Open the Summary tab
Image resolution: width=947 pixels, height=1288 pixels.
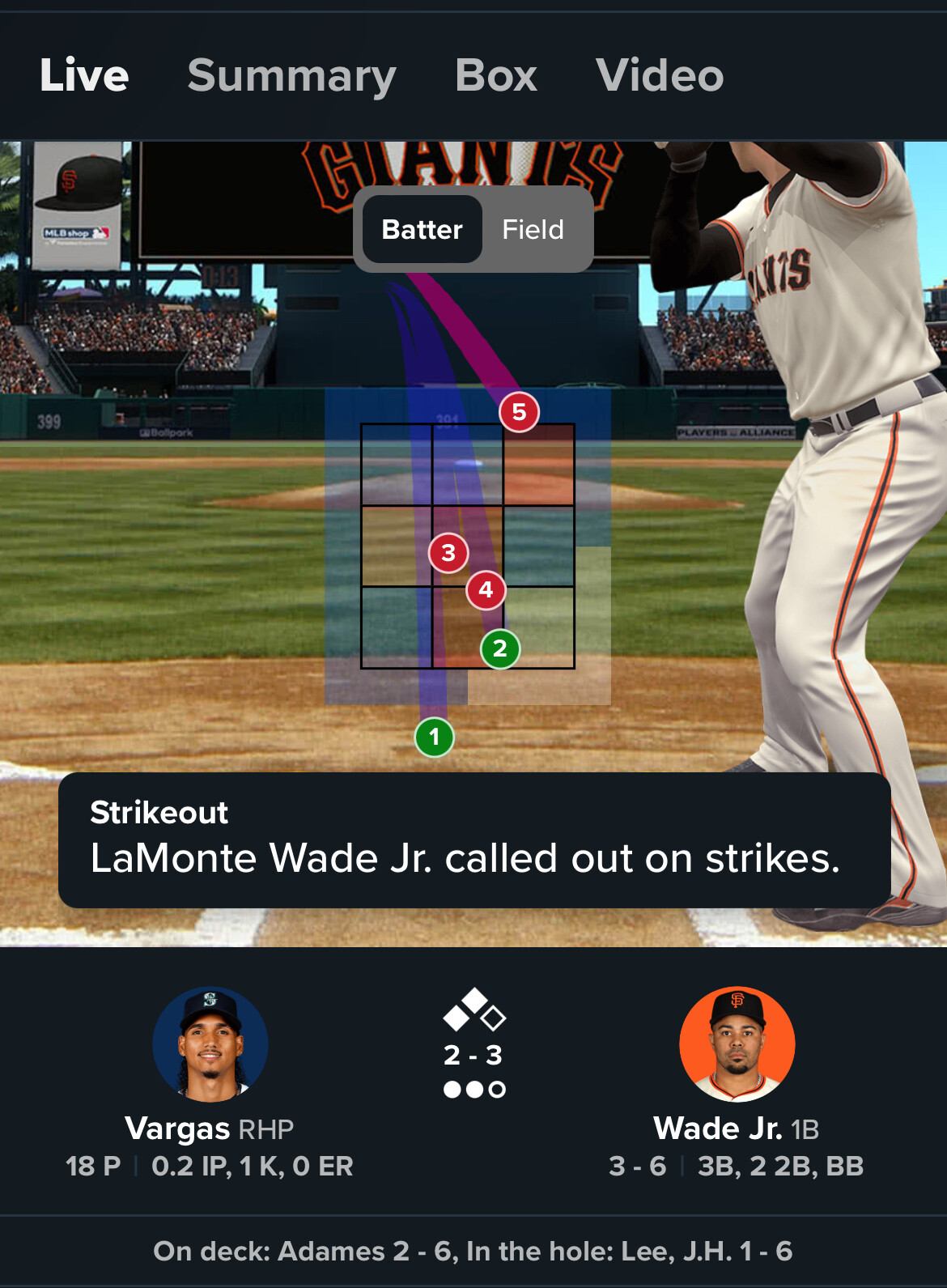coord(291,75)
